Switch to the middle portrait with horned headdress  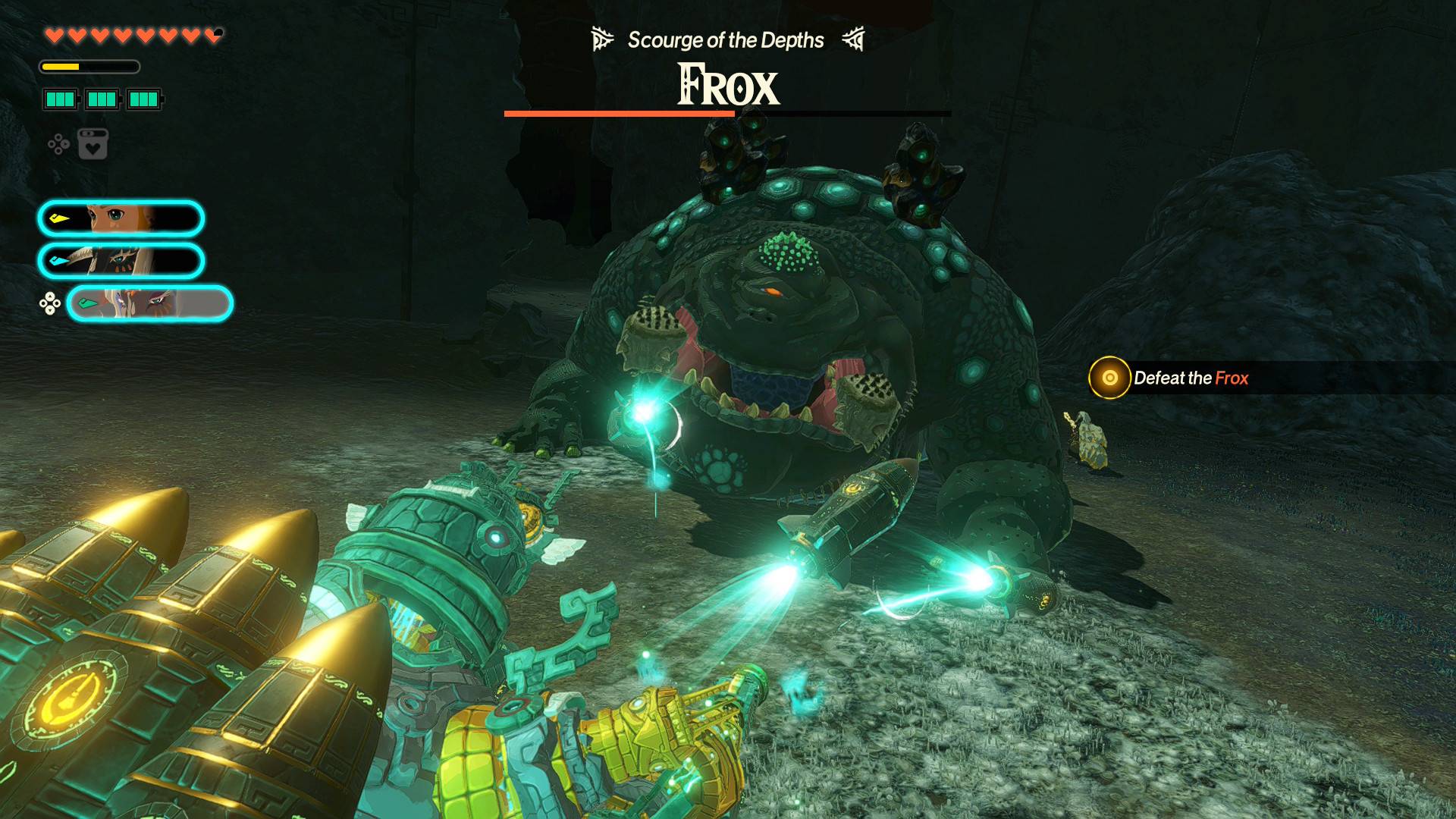(121, 261)
